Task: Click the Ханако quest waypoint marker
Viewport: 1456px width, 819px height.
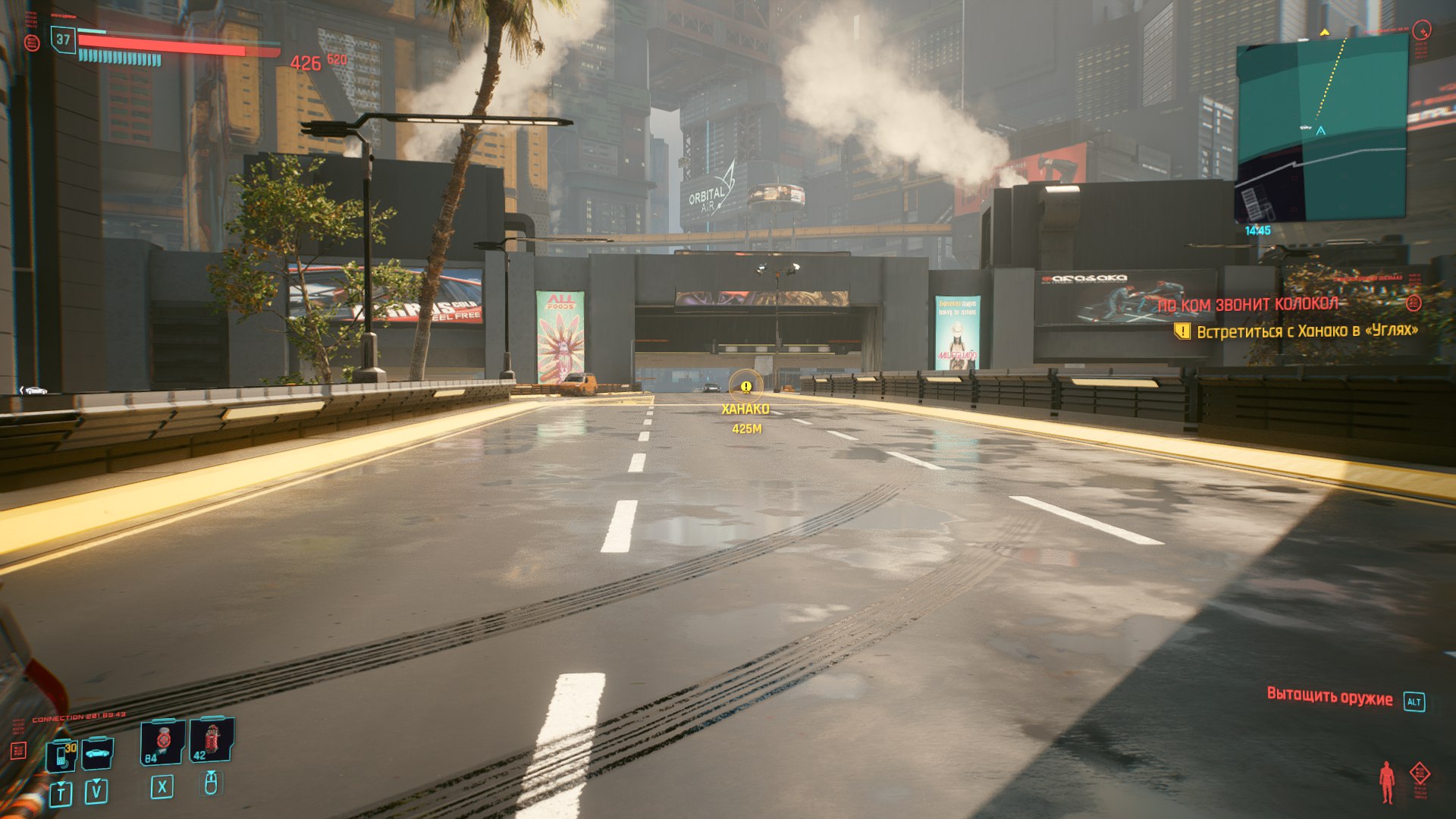Action: point(746,388)
